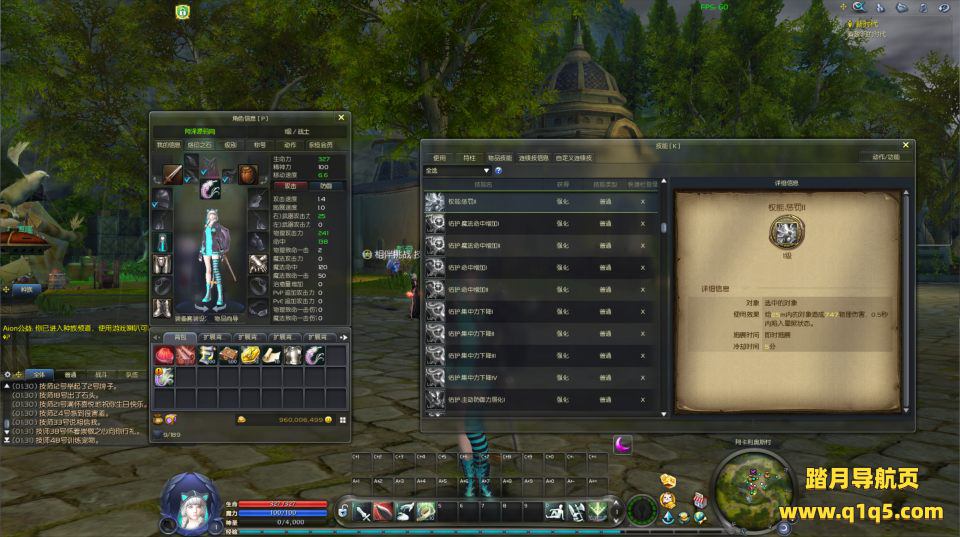The width and height of the screenshot is (960, 537).
Task: Close the character info window
Action: point(341,118)
